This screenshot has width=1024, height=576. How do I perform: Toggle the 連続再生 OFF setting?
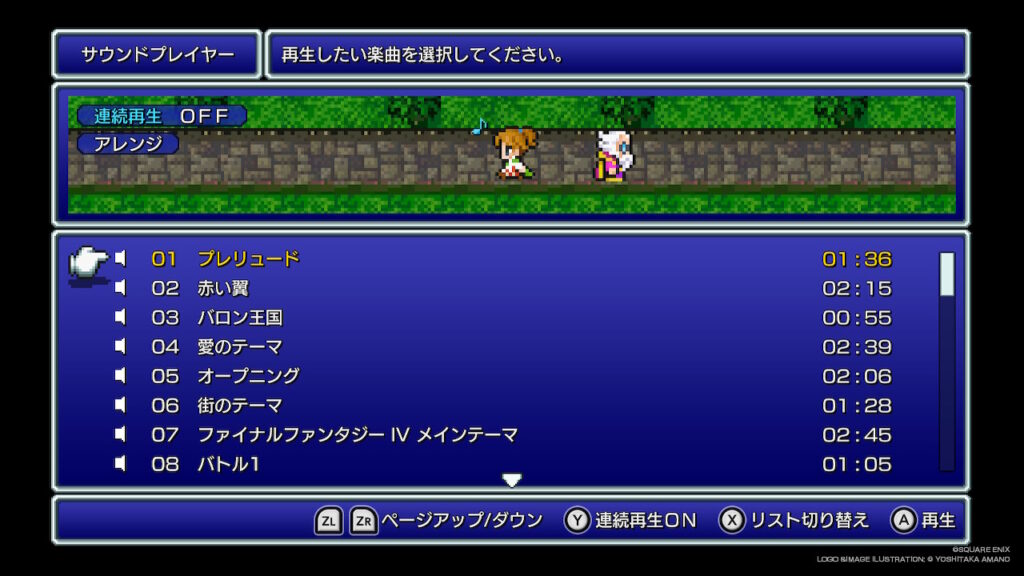click(x=161, y=116)
